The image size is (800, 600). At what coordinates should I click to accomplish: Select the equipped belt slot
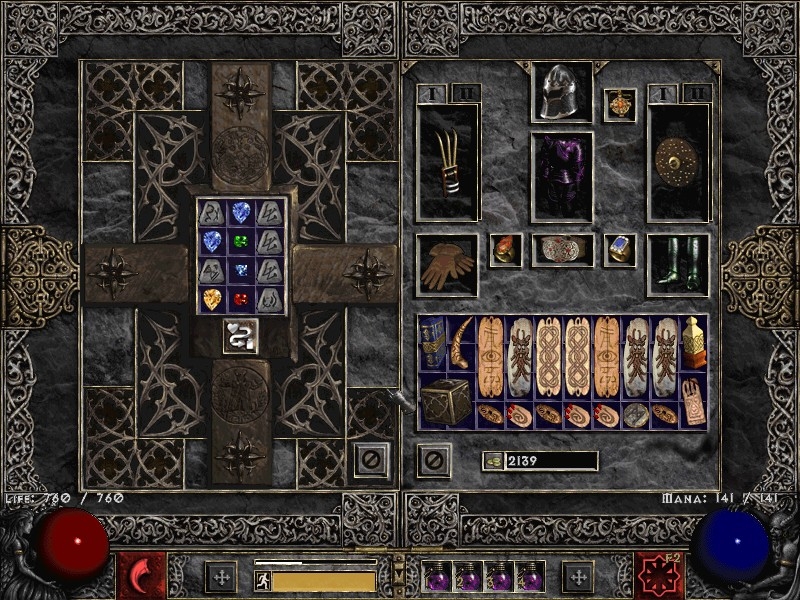561,250
